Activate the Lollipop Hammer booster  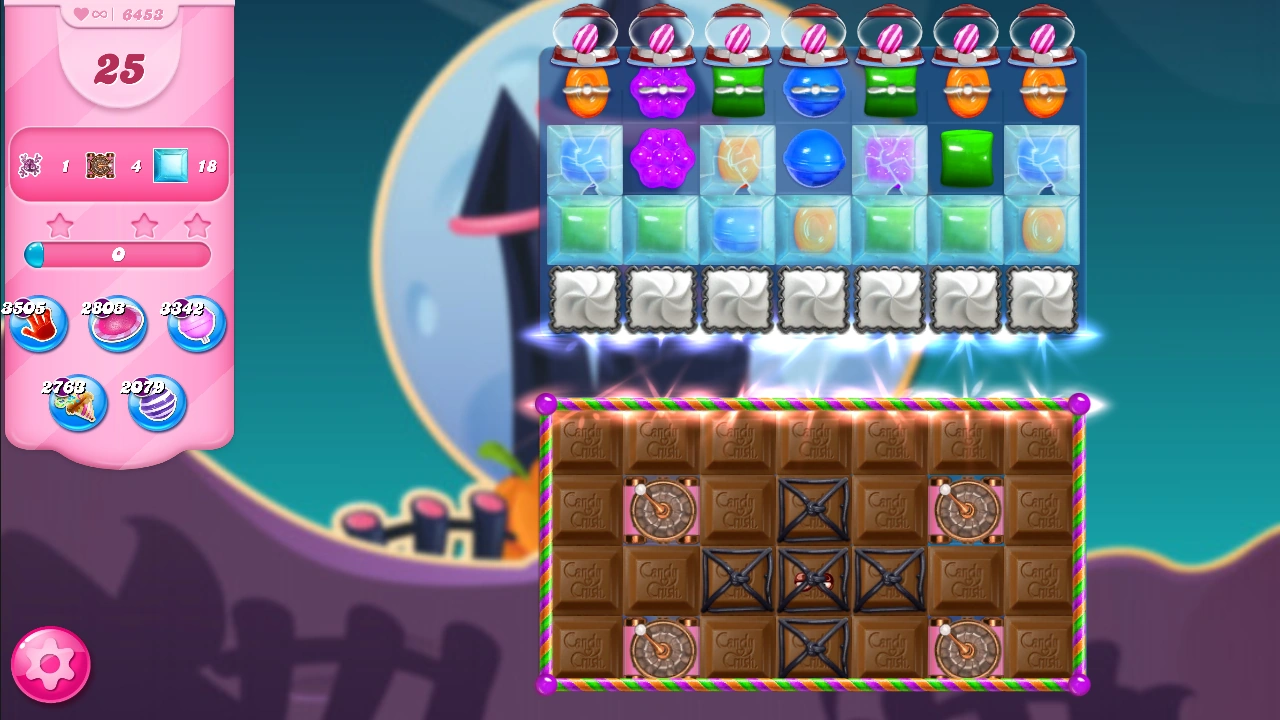[196, 323]
